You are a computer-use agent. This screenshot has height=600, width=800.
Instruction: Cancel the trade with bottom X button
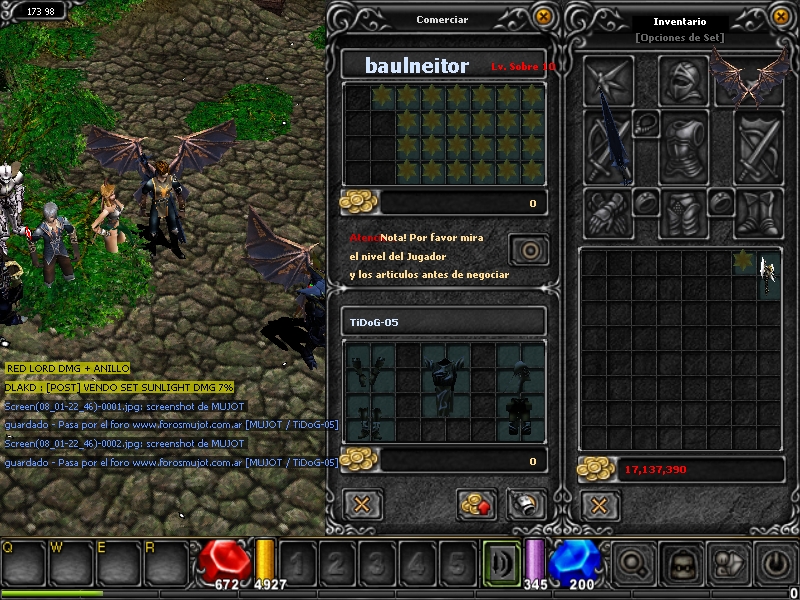(x=362, y=504)
